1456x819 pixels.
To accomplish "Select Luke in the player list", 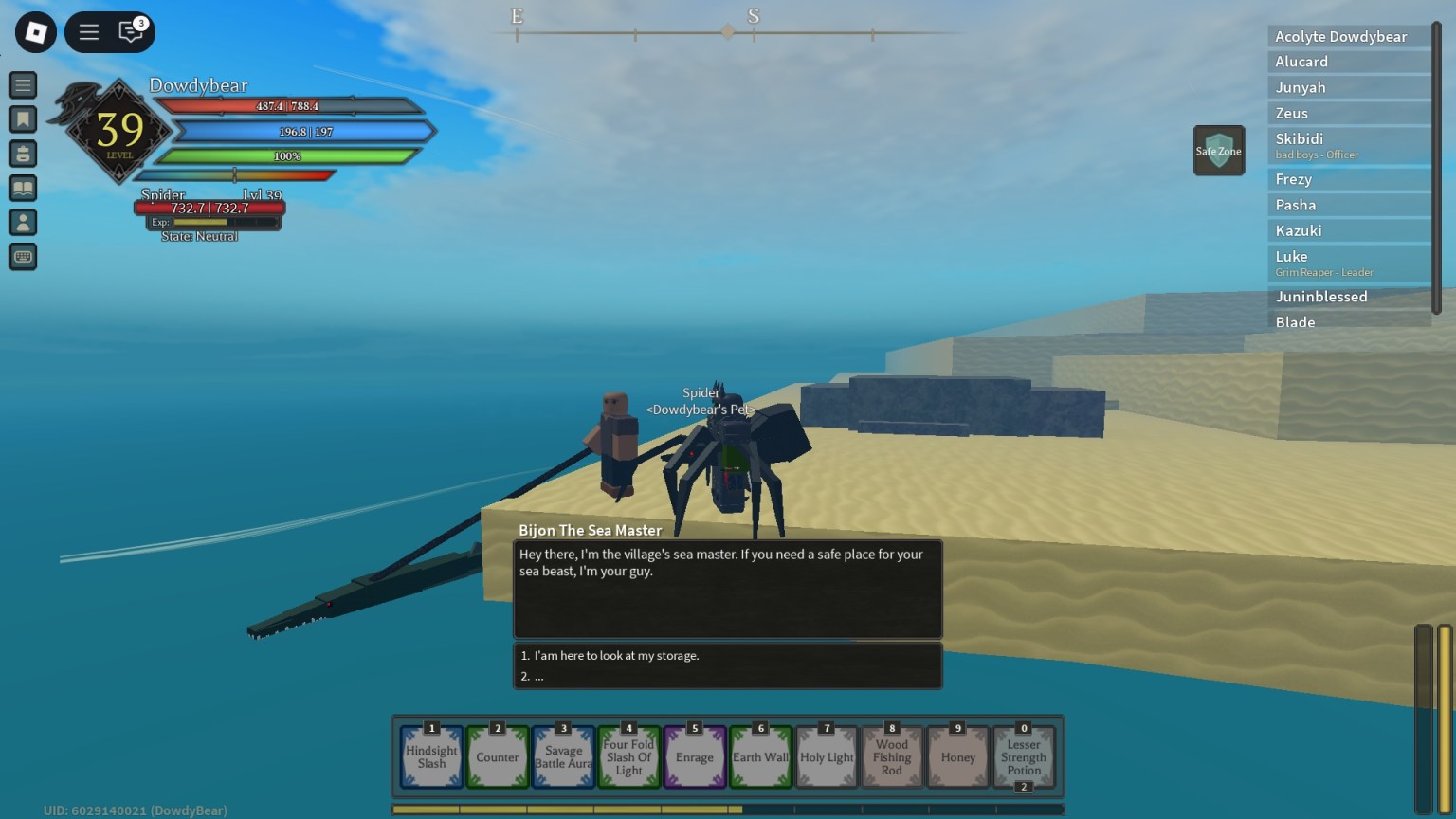I will [1348, 262].
